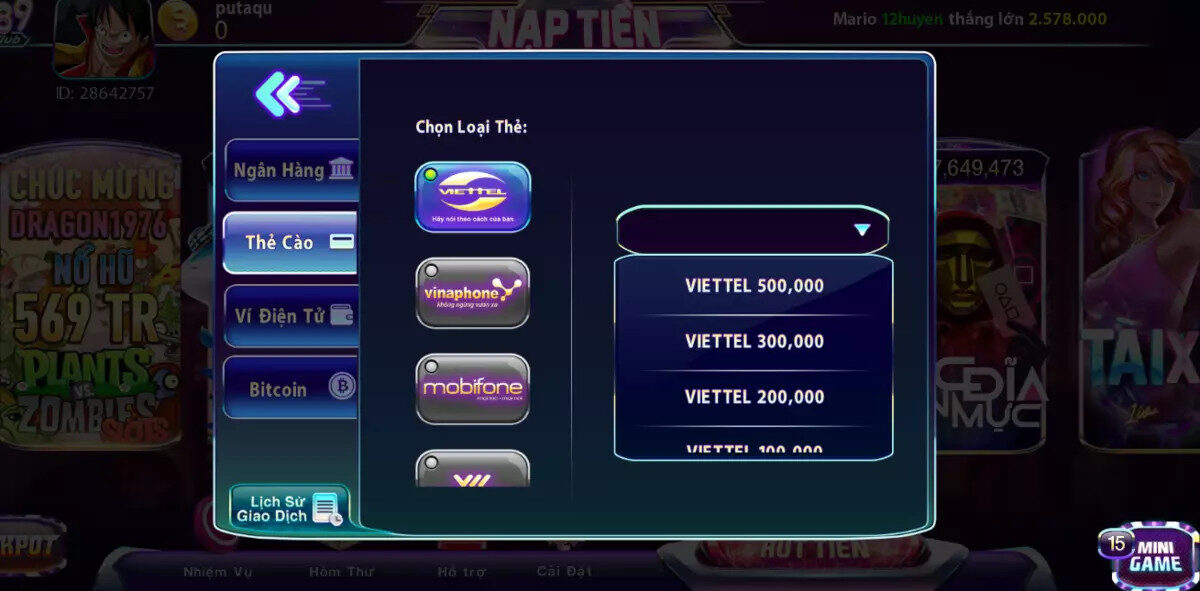1200x591 pixels.
Task: Switch to the Ngân Hàng tab
Action: pyautogui.click(x=292, y=170)
